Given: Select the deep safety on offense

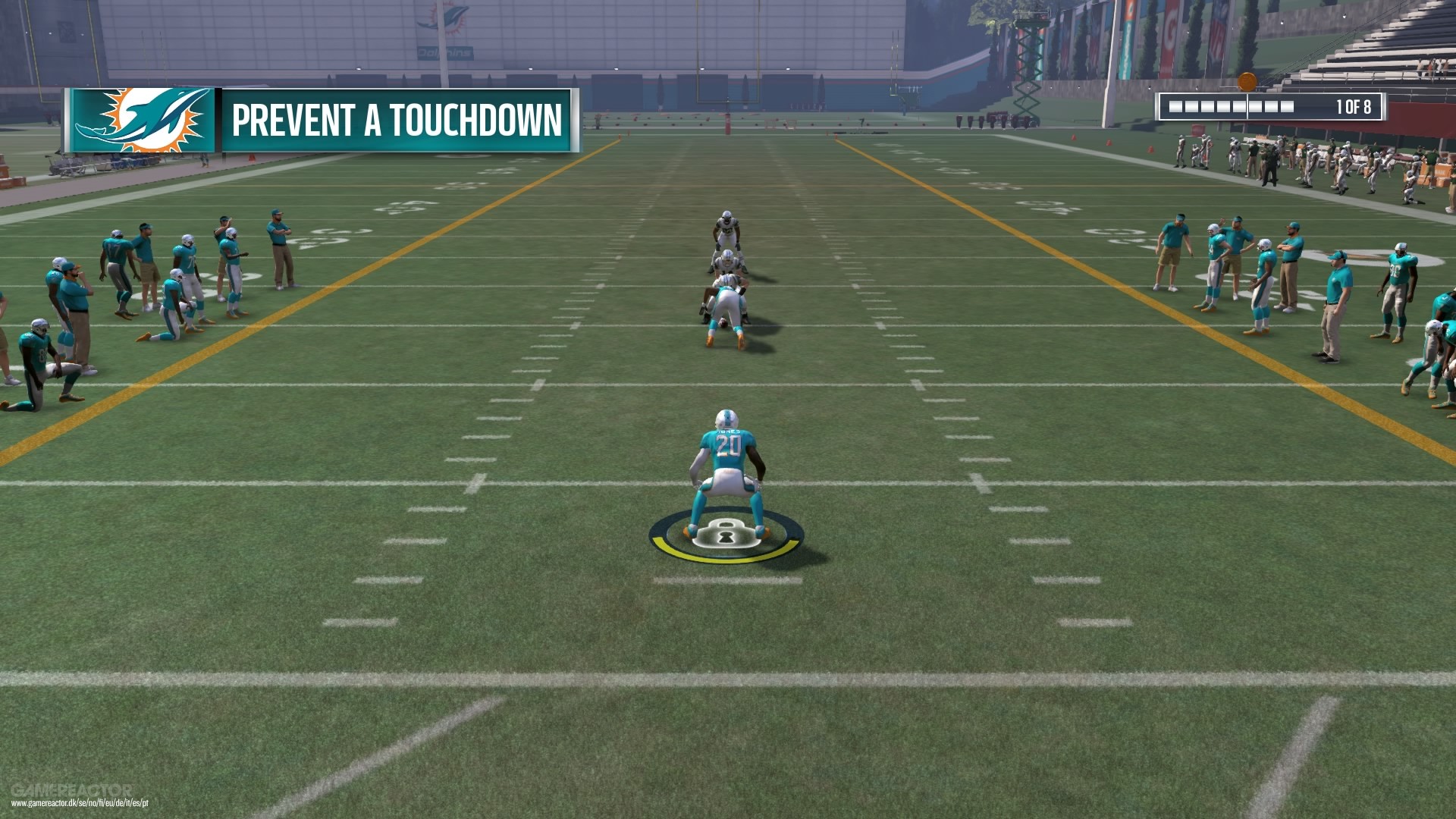Looking at the screenshot, I should [x=726, y=227].
